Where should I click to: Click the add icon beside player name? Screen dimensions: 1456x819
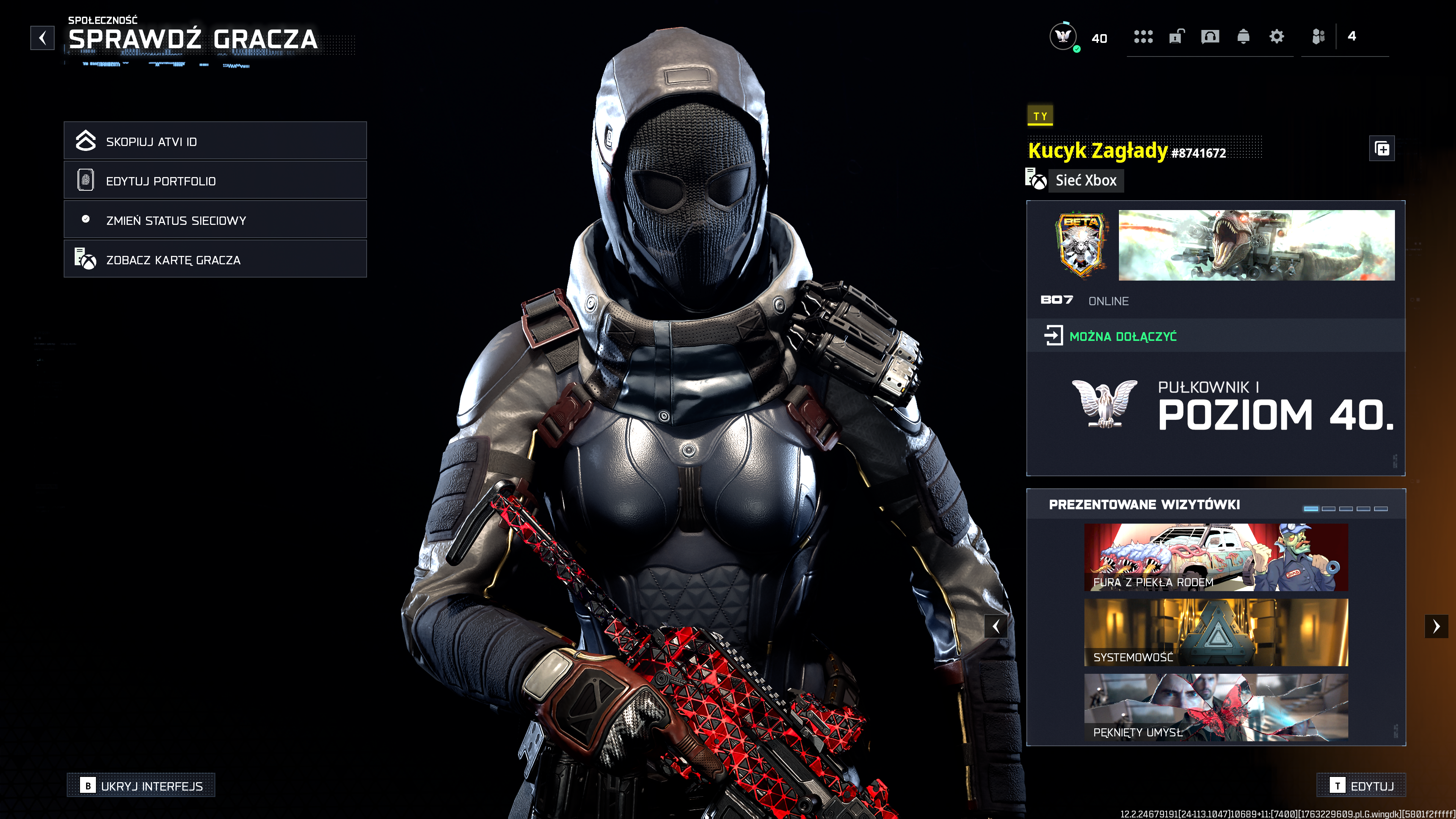pos(1382,149)
